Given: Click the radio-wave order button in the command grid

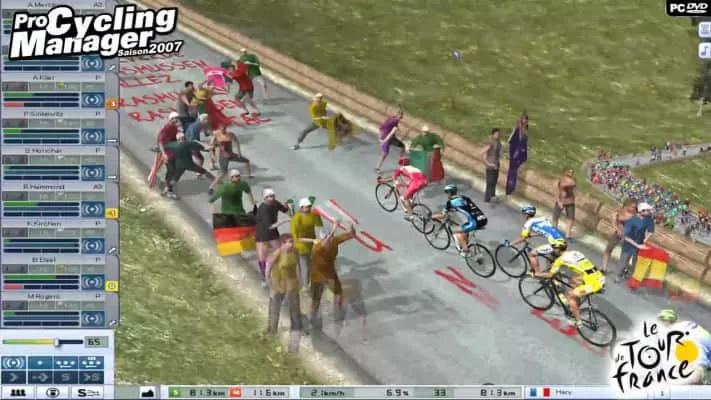Looking at the screenshot, I should coord(15,361).
